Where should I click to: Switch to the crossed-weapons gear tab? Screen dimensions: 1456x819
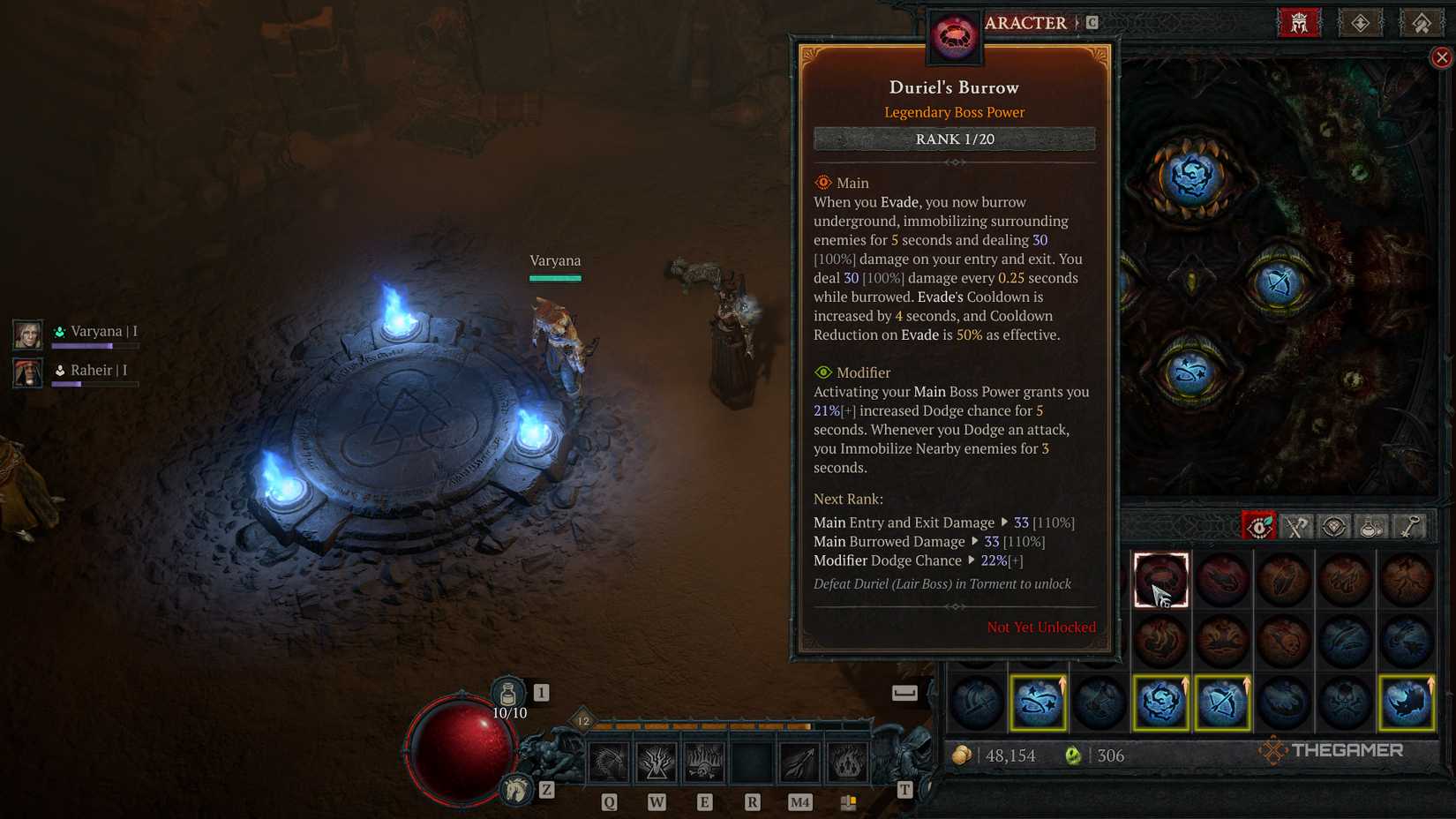[x=1295, y=526]
